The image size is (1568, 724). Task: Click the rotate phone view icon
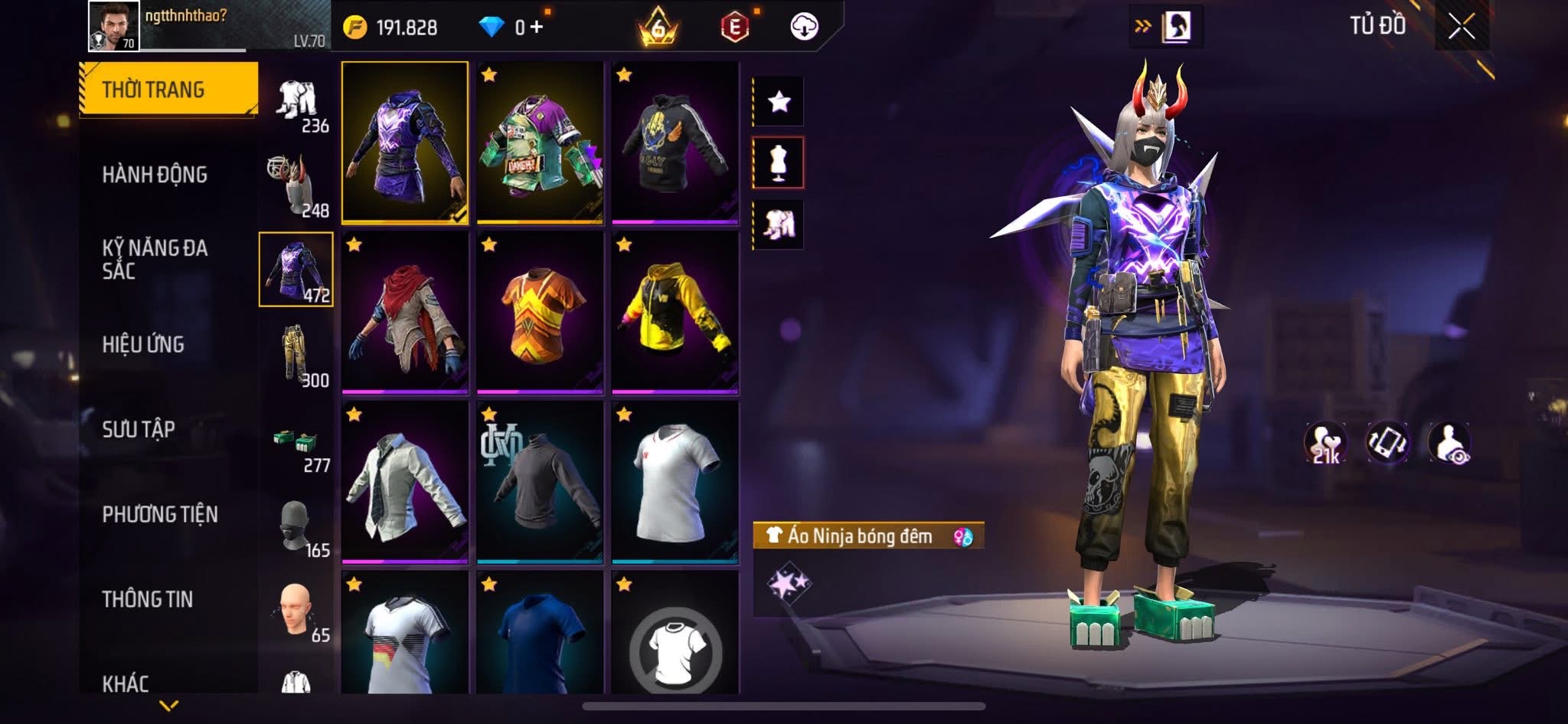pyautogui.click(x=1387, y=443)
